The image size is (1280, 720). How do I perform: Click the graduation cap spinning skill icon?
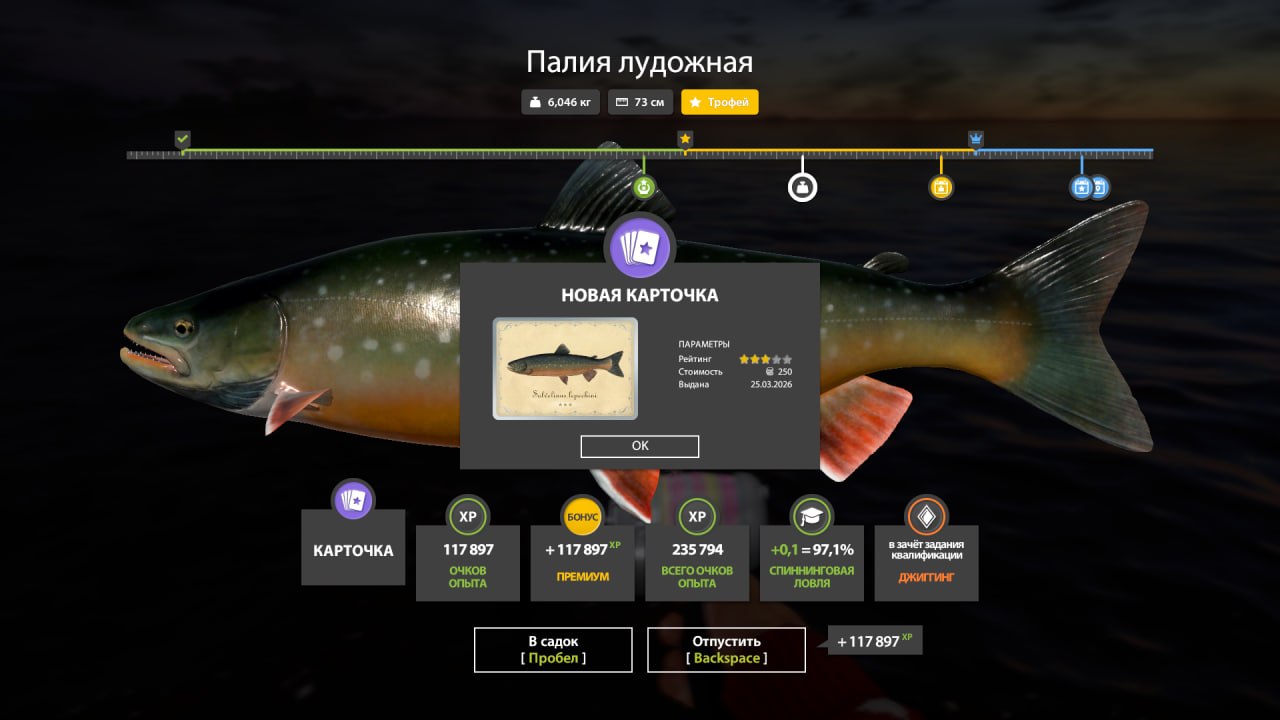tap(811, 517)
